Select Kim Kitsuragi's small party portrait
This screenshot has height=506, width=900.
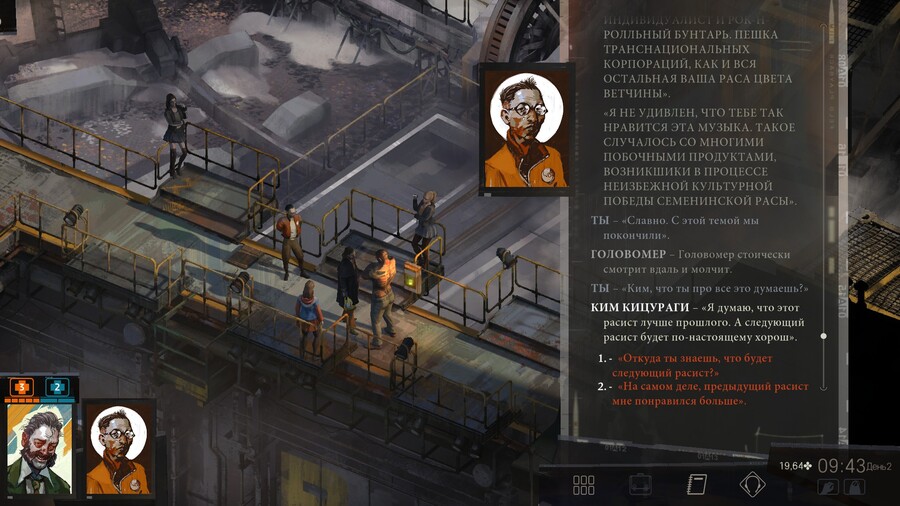pos(119,449)
